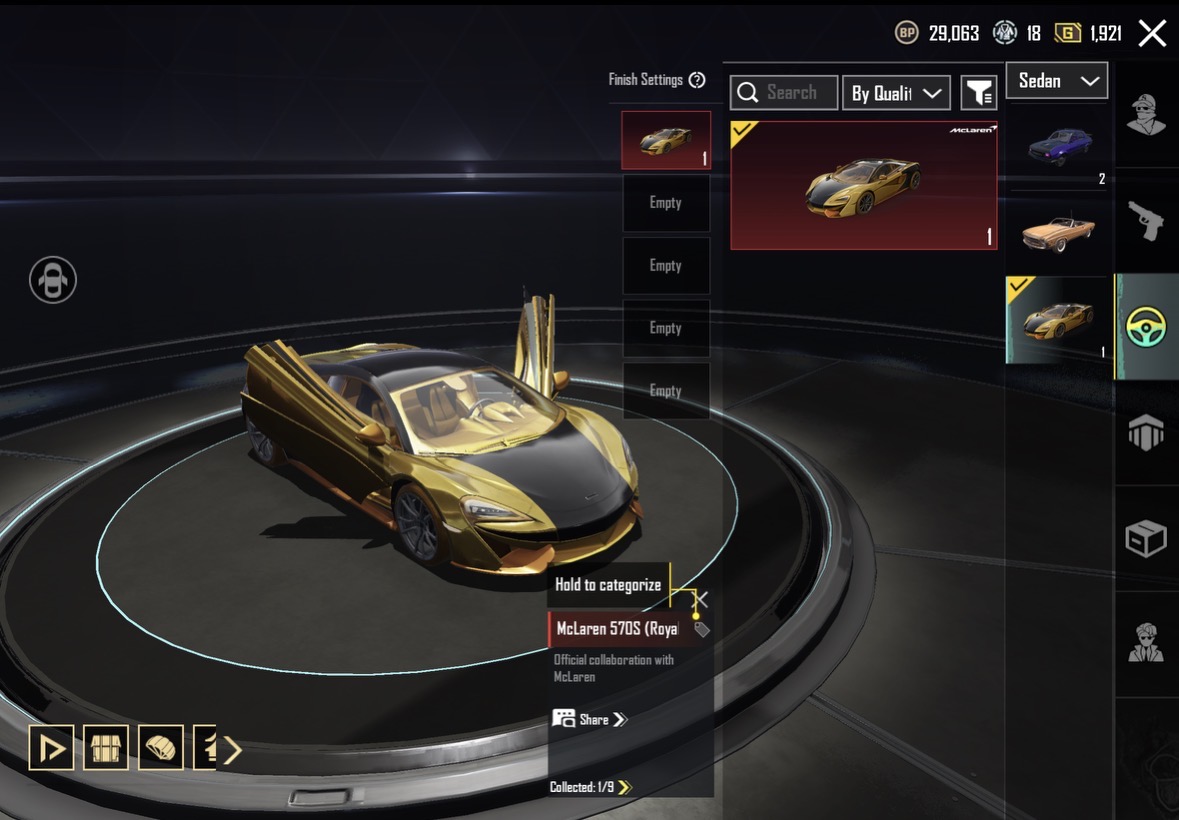Close the vehicle inventory screen

click(1152, 34)
